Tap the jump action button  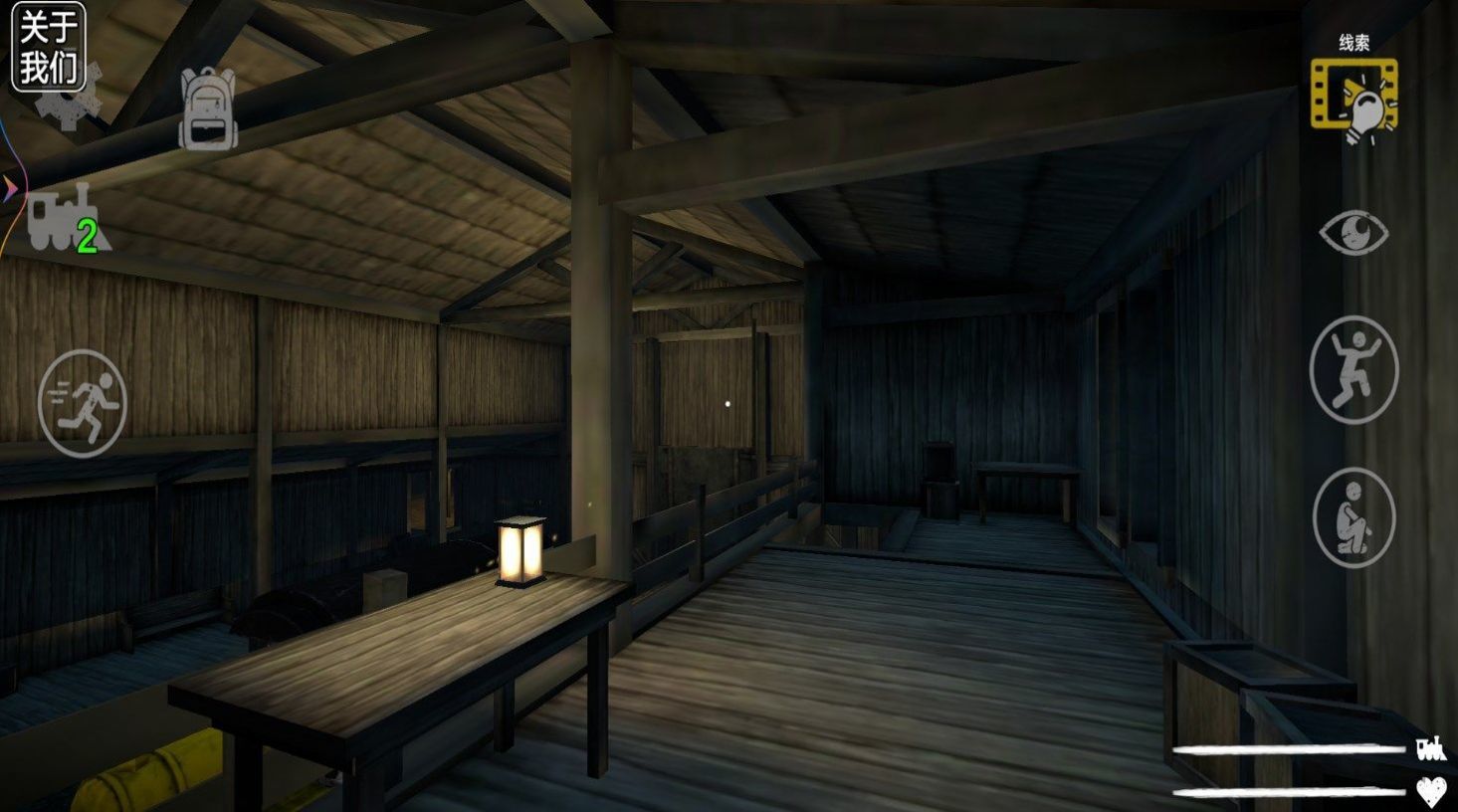(1354, 369)
